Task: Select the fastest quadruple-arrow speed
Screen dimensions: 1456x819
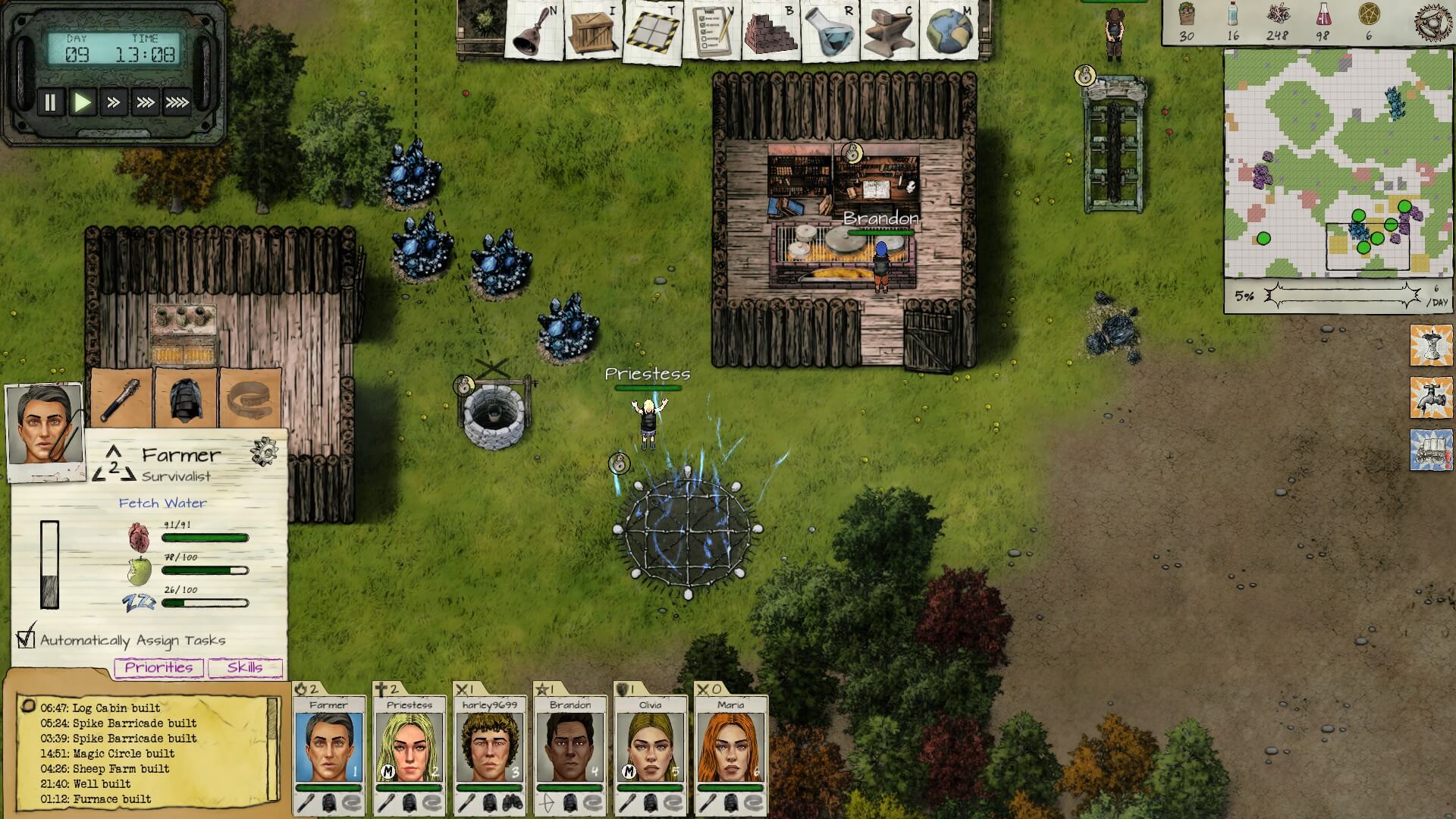Action: tap(177, 102)
